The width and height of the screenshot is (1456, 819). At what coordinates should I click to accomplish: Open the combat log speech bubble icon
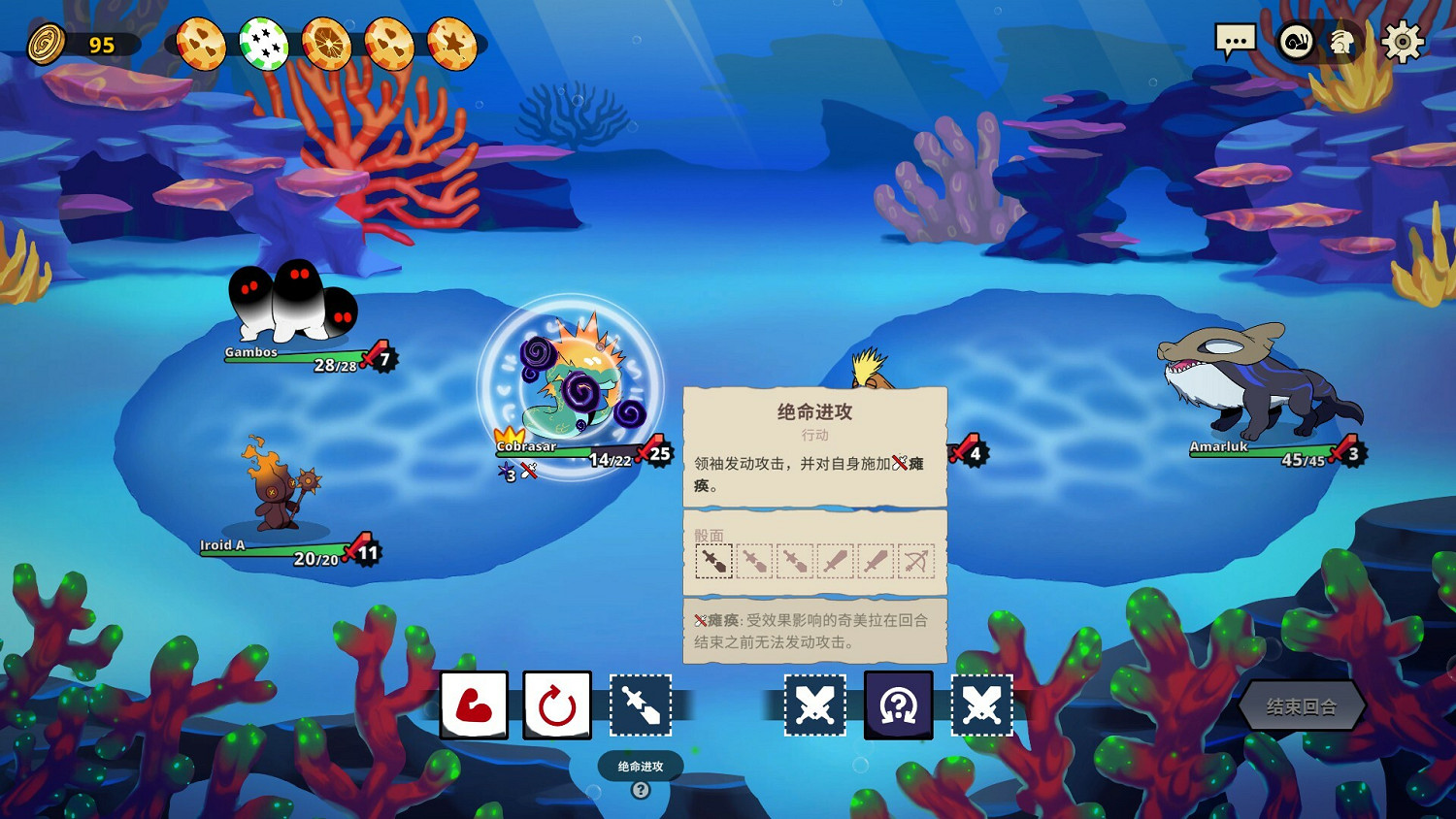[1236, 40]
